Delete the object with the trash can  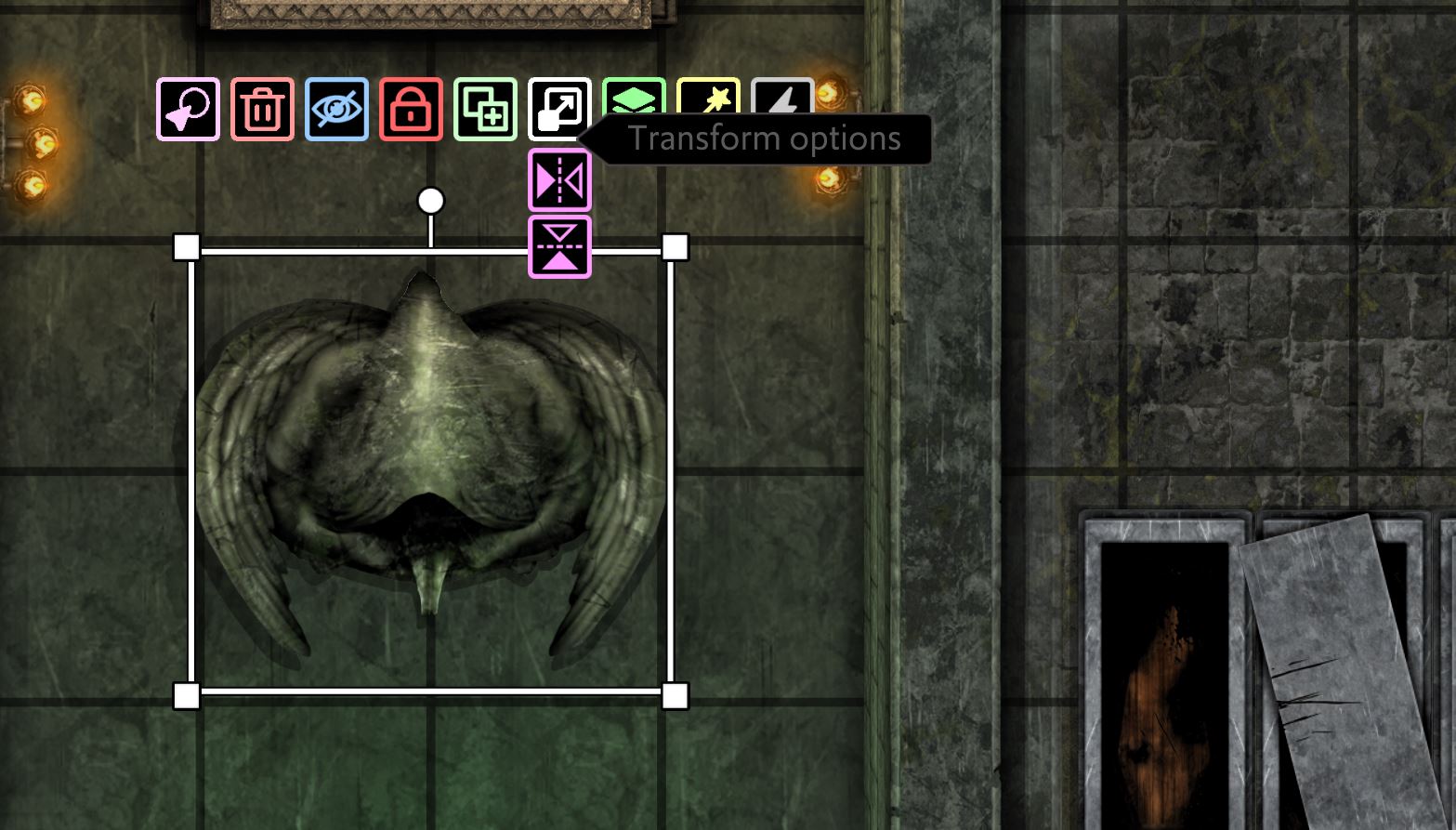coord(263,110)
